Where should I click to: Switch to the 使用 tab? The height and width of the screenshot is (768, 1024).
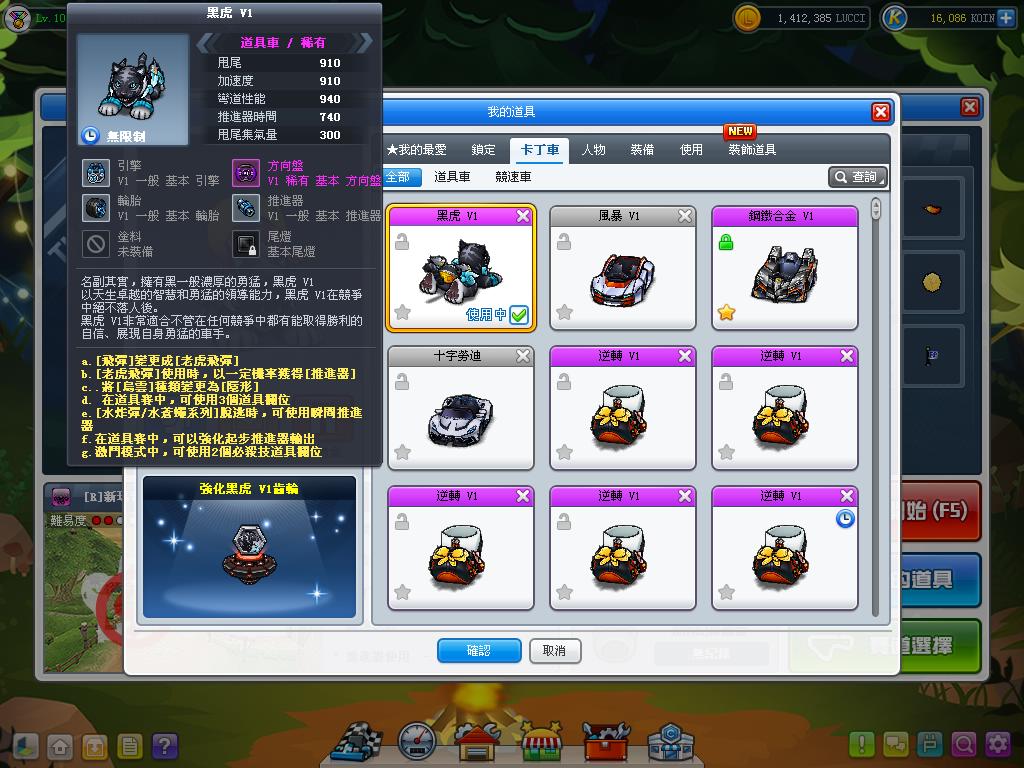(x=691, y=150)
